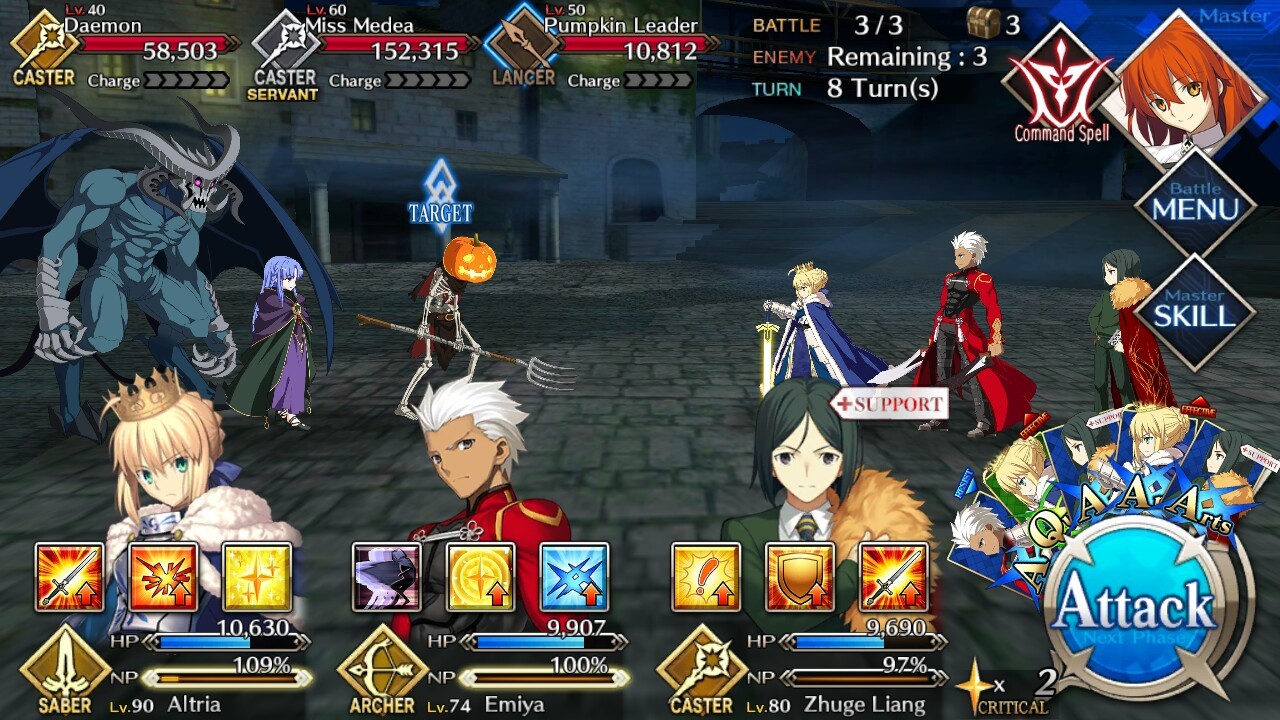1280x720 pixels.
Task: Use Emiya's dark silhouette first skill
Action: click(386, 577)
